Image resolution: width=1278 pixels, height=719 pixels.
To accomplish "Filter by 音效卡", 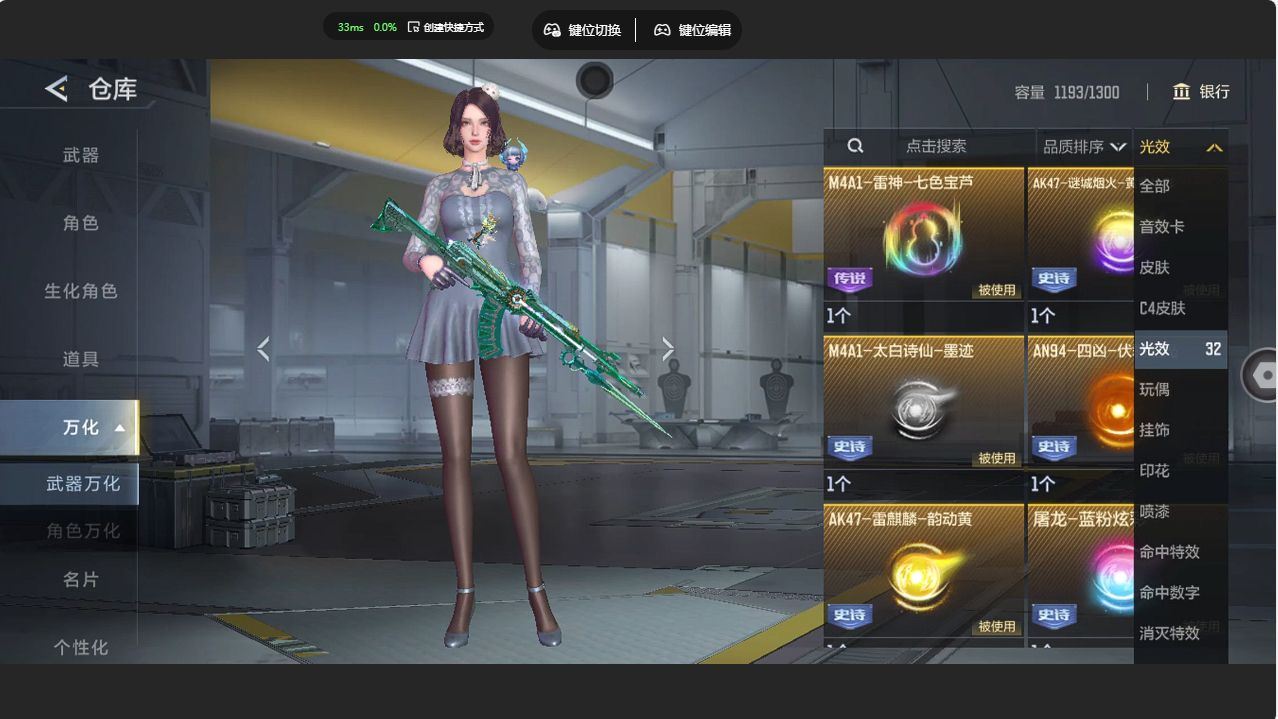I will point(1162,227).
